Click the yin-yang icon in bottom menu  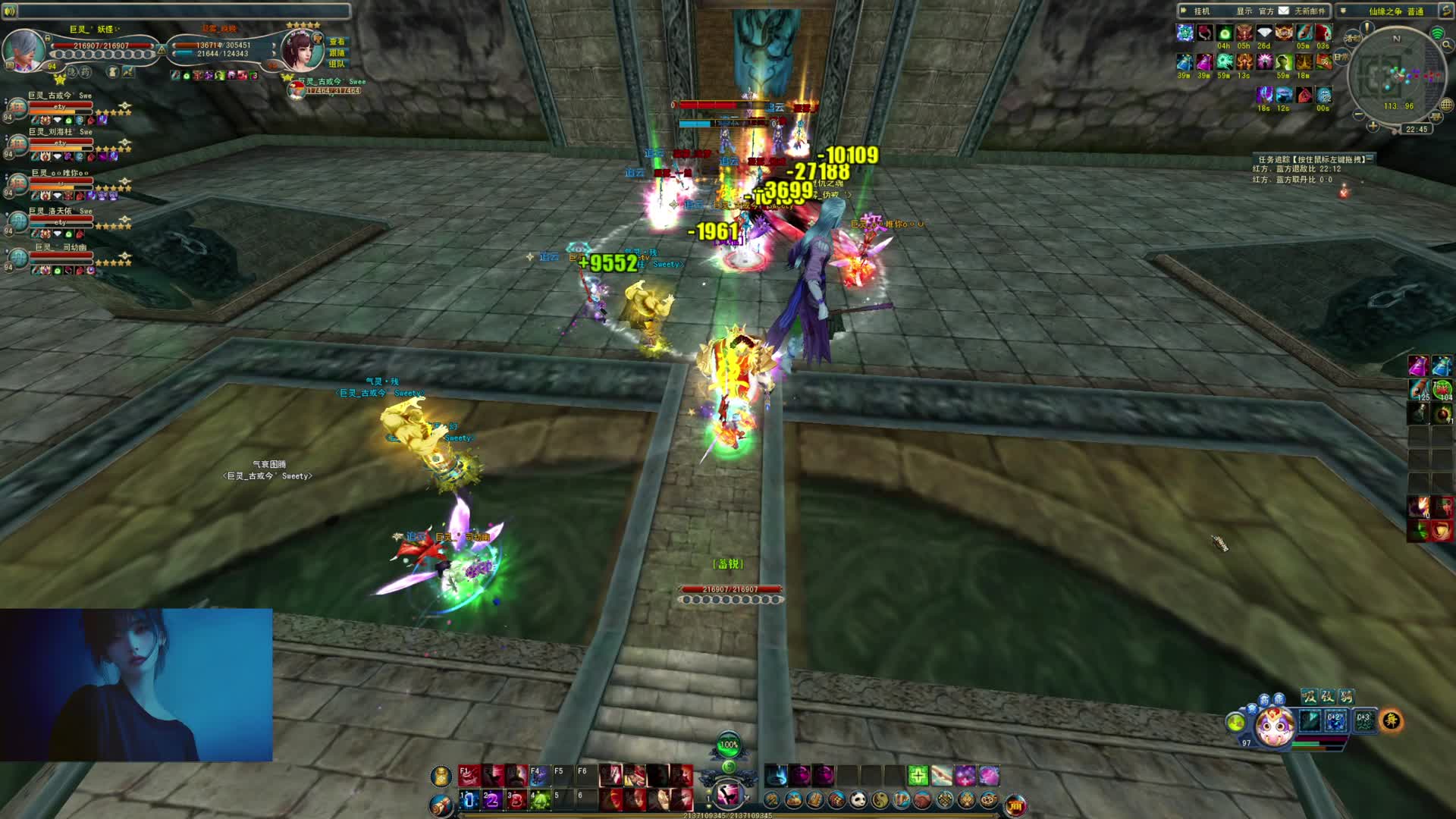pos(880,799)
